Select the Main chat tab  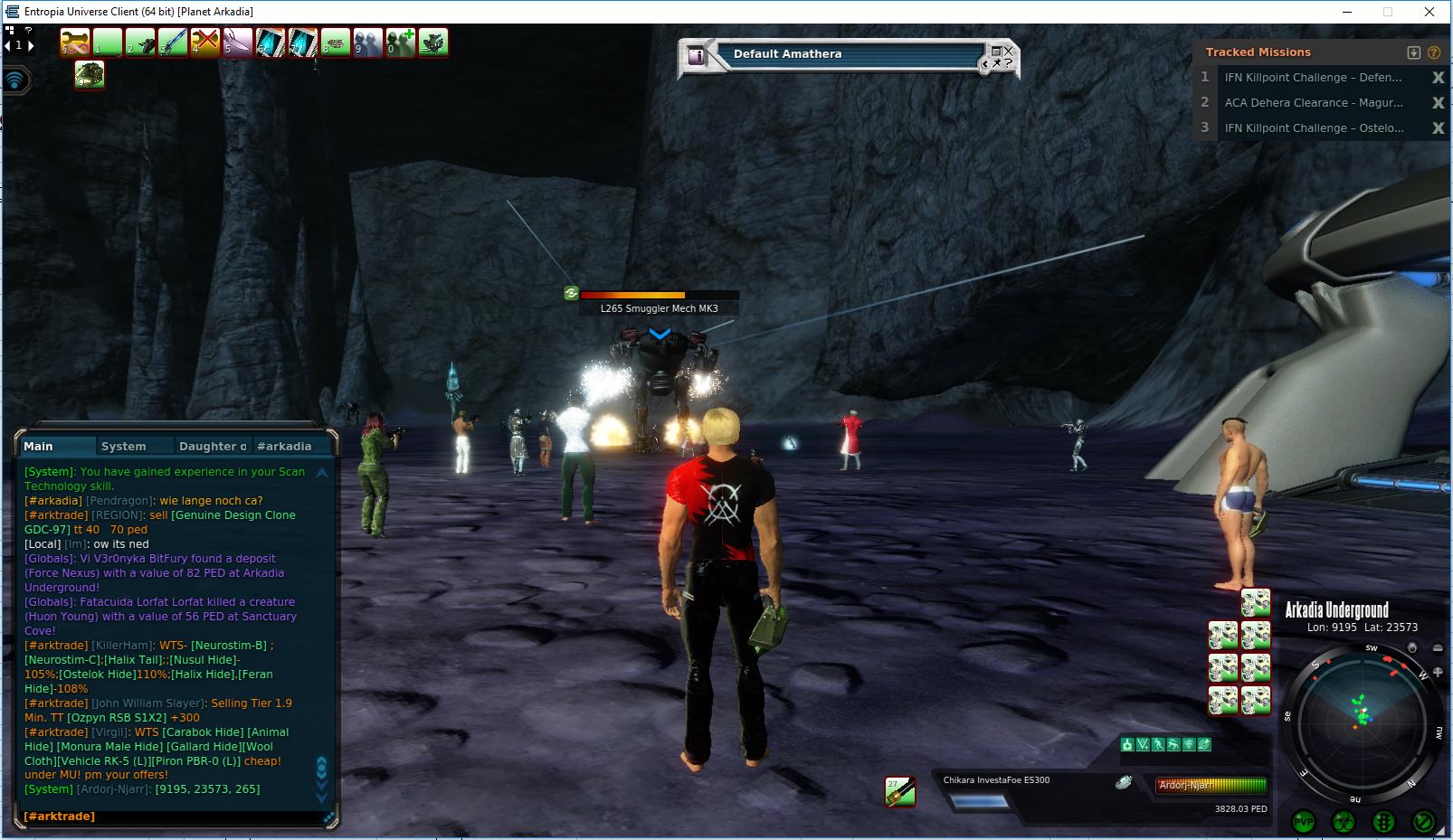(x=39, y=446)
